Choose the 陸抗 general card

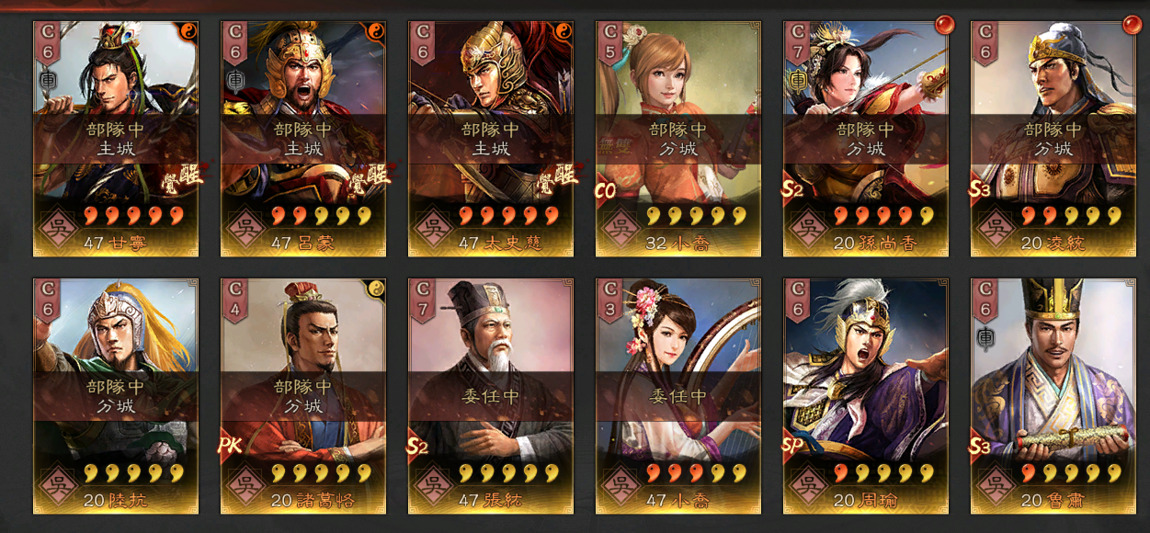tap(115, 396)
